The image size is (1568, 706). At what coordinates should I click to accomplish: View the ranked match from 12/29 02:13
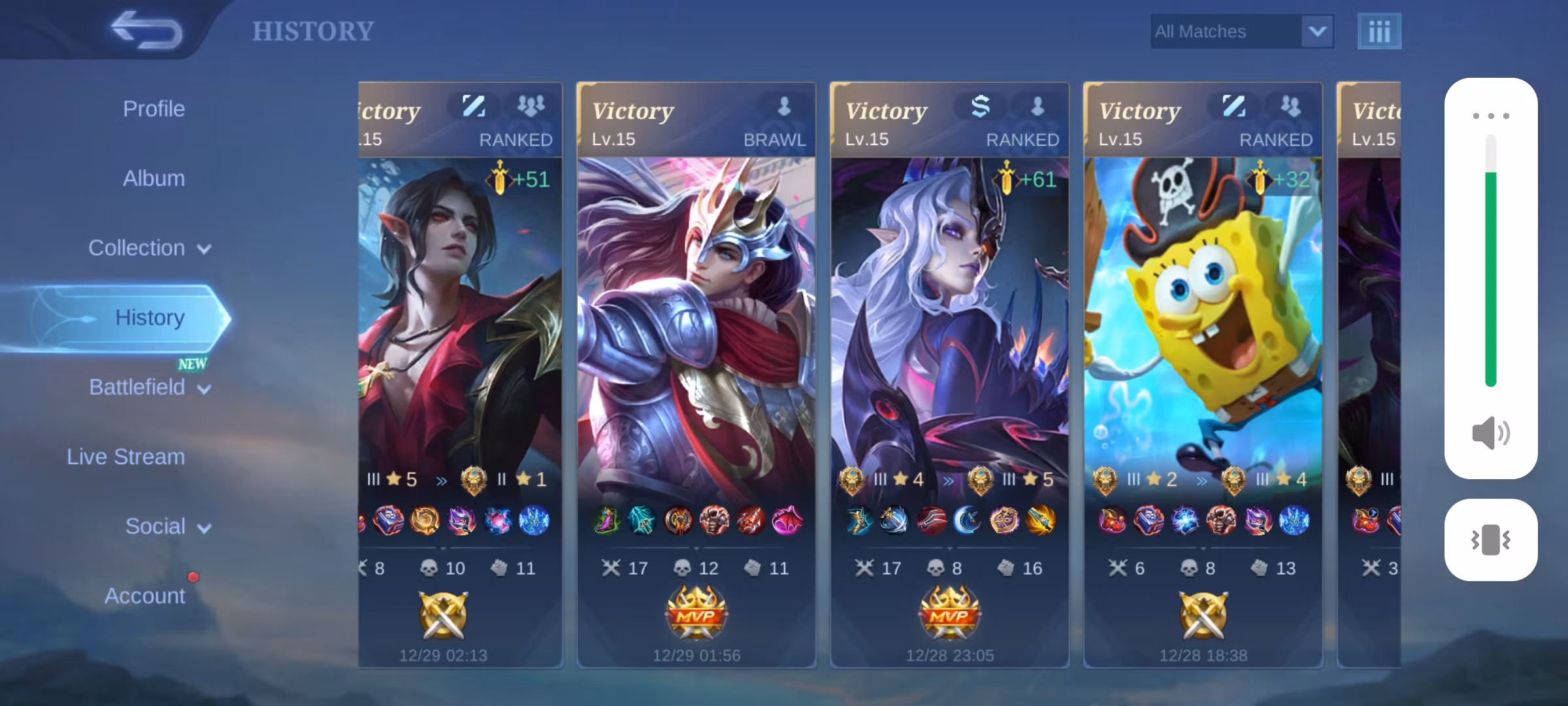click(x=460, y=374)
